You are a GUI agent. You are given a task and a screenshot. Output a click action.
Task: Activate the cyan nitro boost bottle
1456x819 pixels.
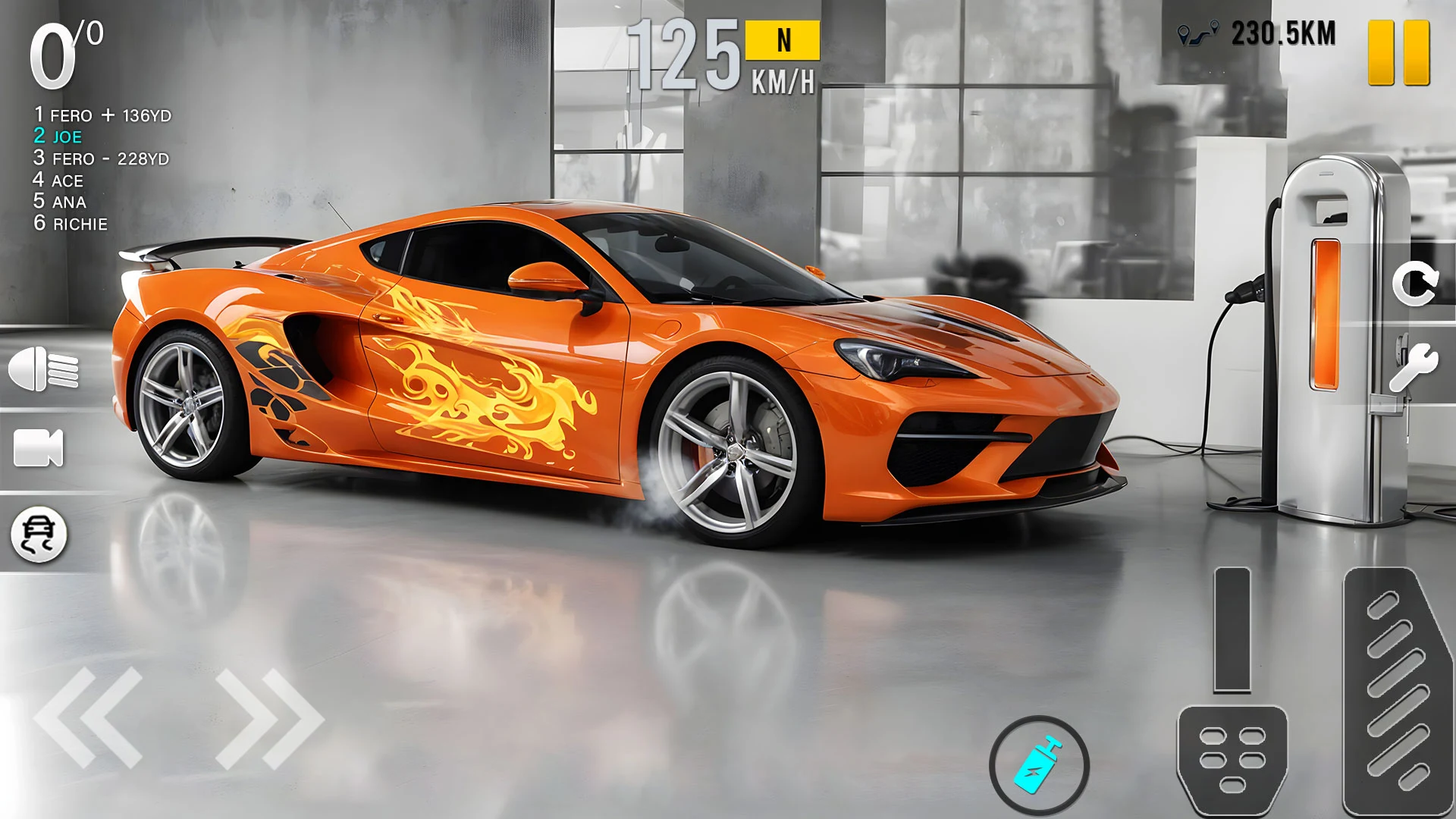click(1039, 765)
